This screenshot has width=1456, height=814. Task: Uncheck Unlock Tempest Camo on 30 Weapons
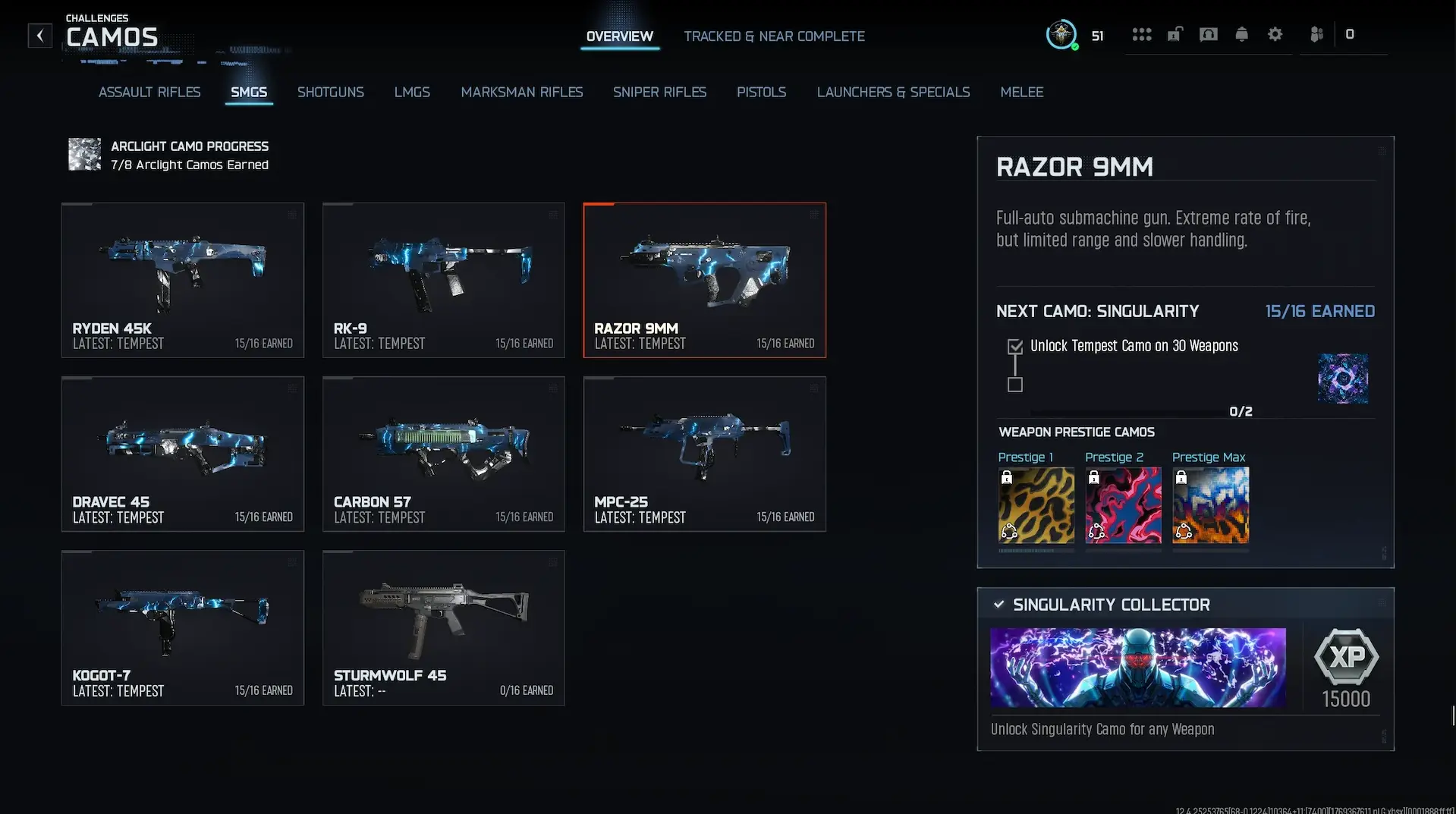(x=1014, y=346)
